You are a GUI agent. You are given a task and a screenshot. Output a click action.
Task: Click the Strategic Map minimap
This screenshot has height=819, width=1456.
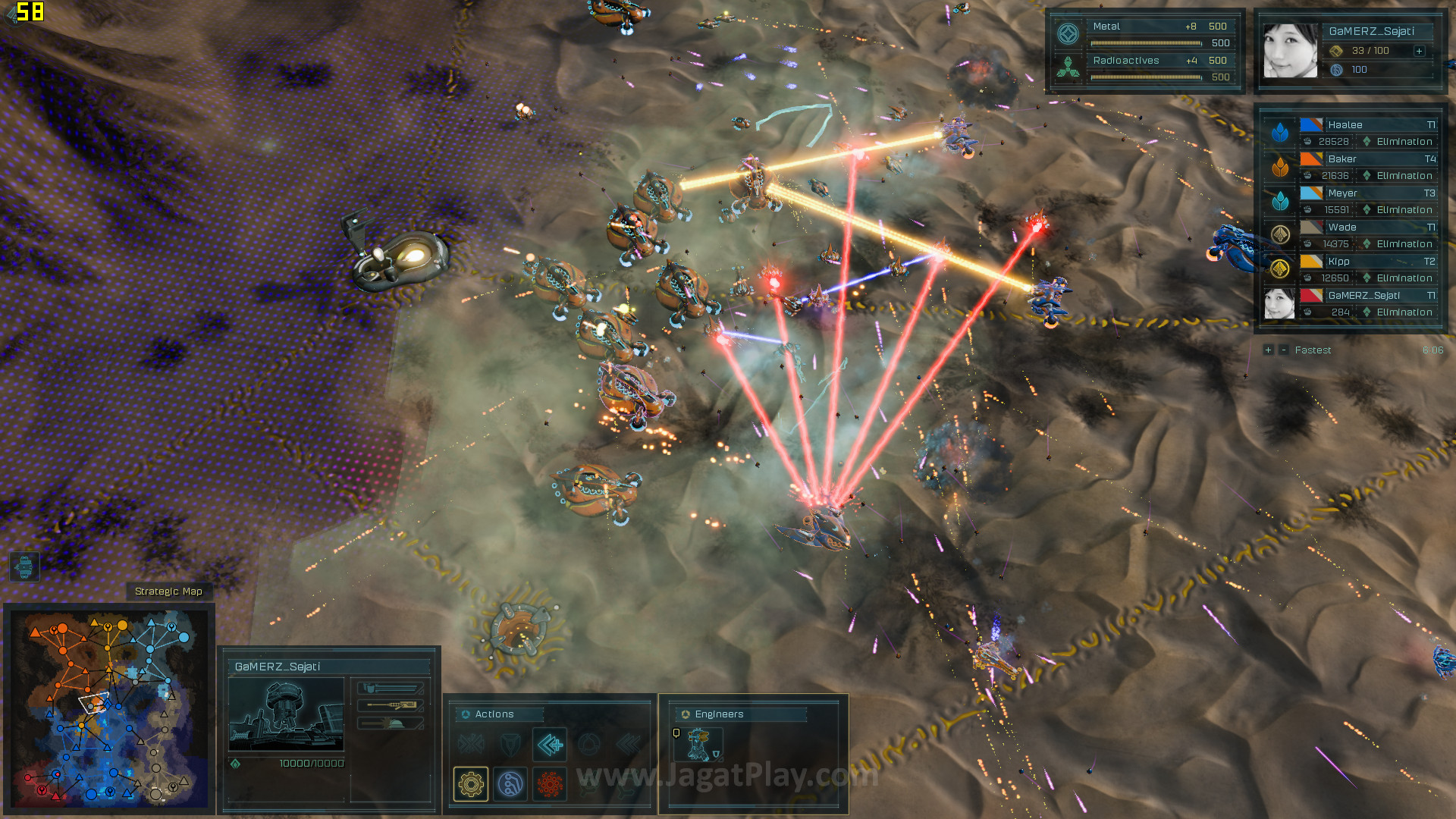point(109,708)
